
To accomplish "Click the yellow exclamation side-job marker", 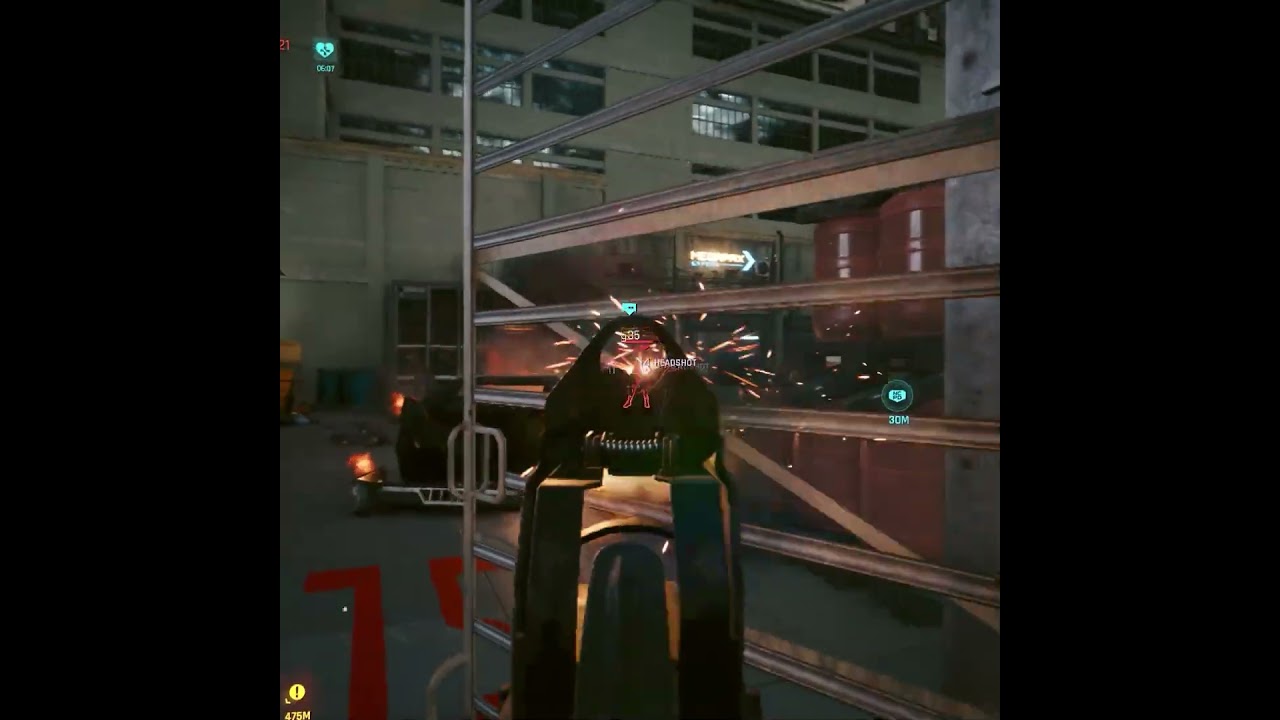I will pos(296,691).
